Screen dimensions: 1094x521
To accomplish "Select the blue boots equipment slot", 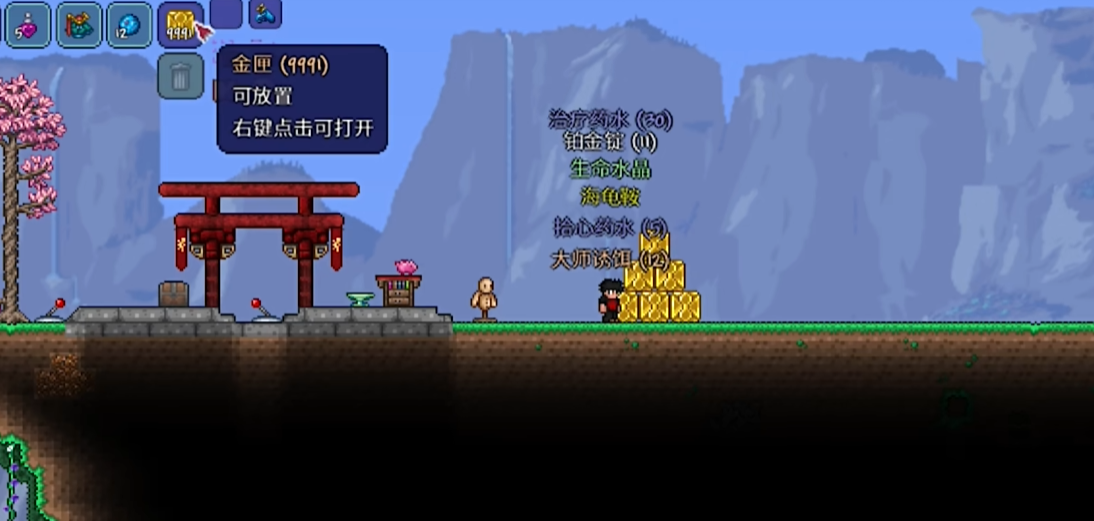I will (x=265, y=13).
